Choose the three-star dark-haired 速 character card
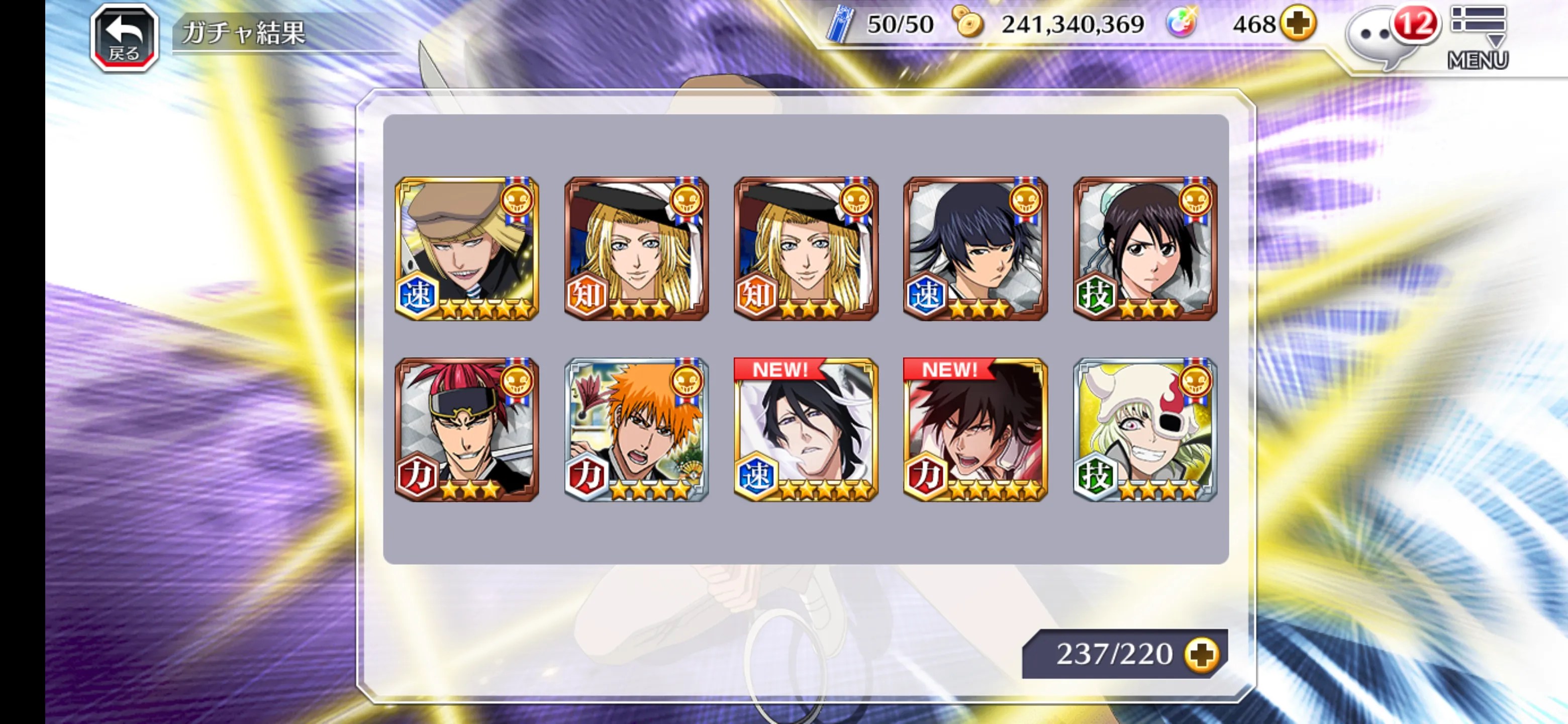The width and height of the screenshot is (1568, 724). pos(975,248)
